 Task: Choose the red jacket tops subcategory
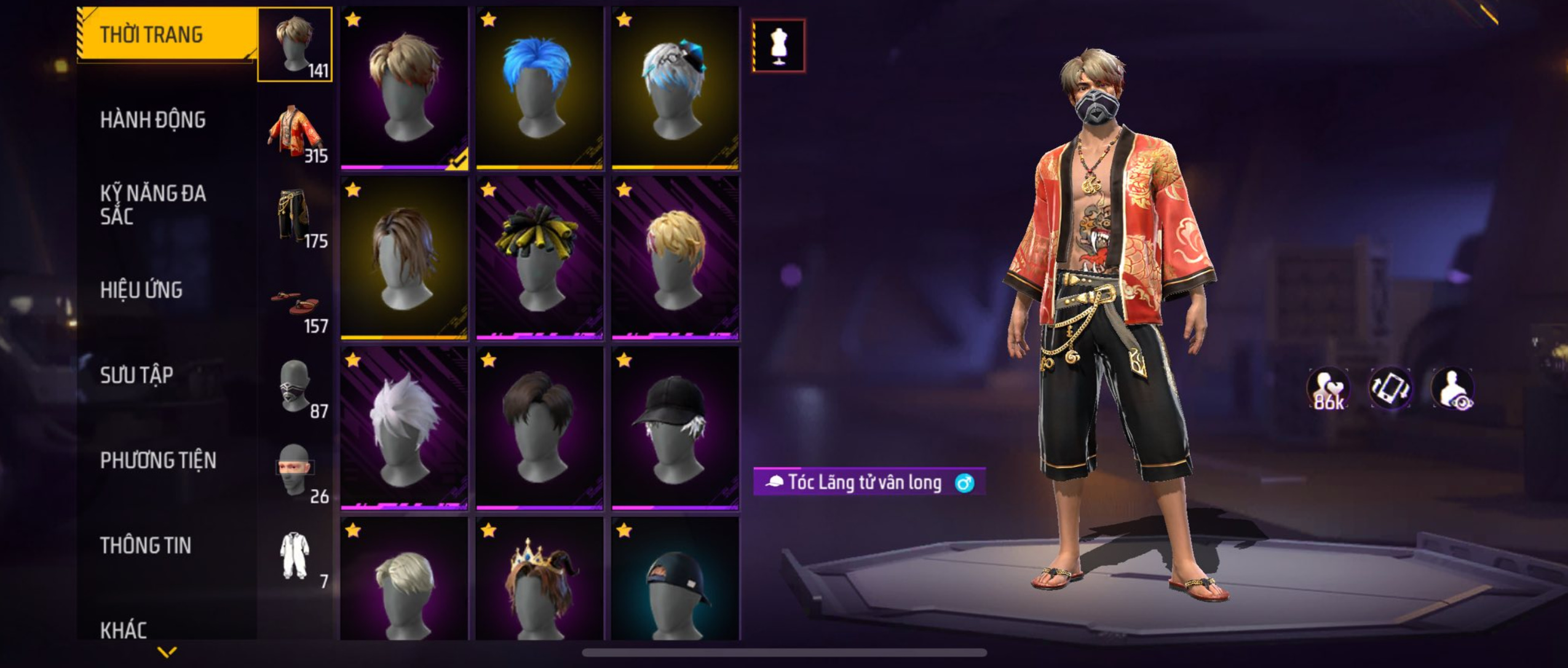[295, 130]
